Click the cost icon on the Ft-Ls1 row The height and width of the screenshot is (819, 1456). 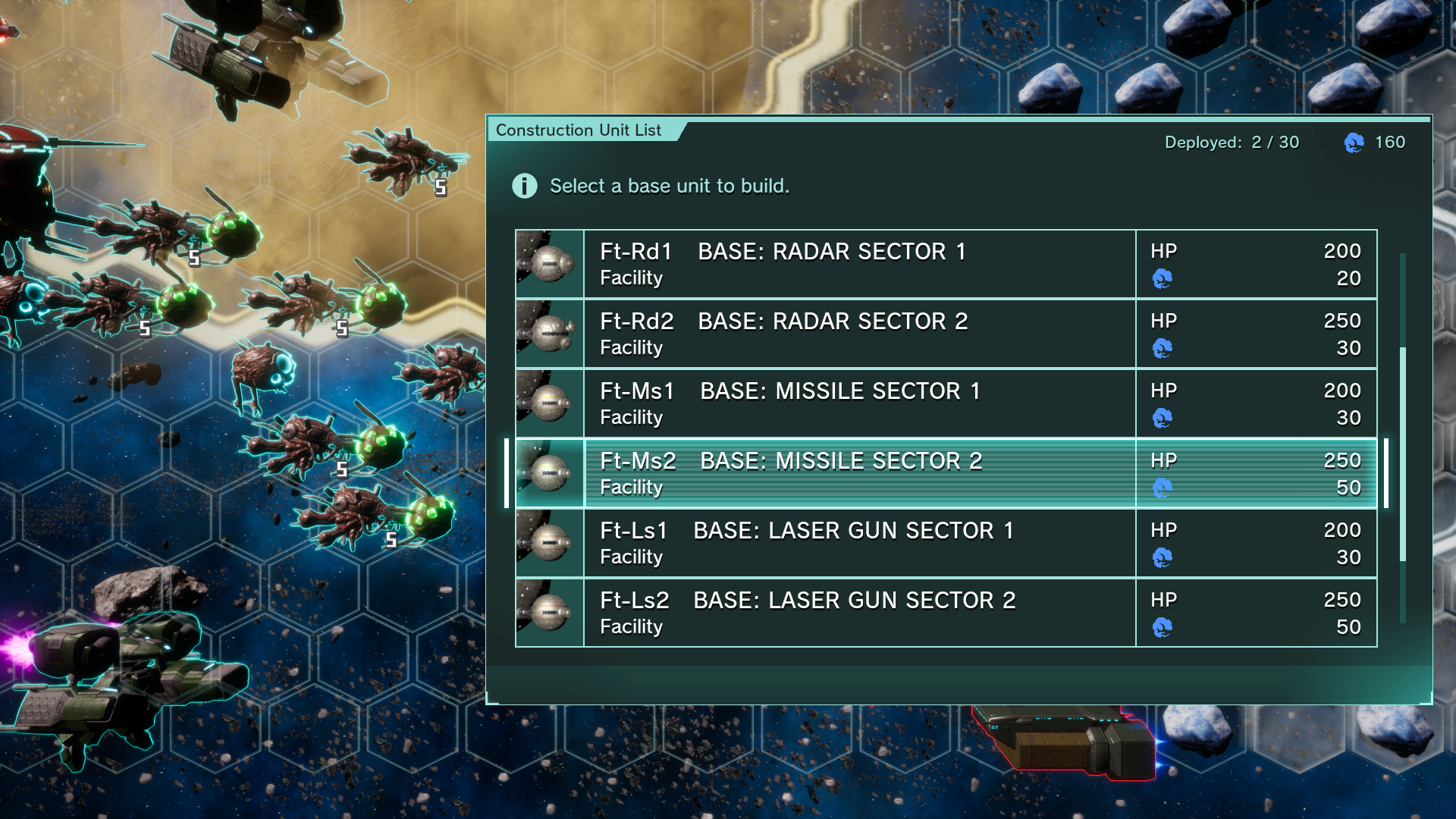(x=1163, y=557)
